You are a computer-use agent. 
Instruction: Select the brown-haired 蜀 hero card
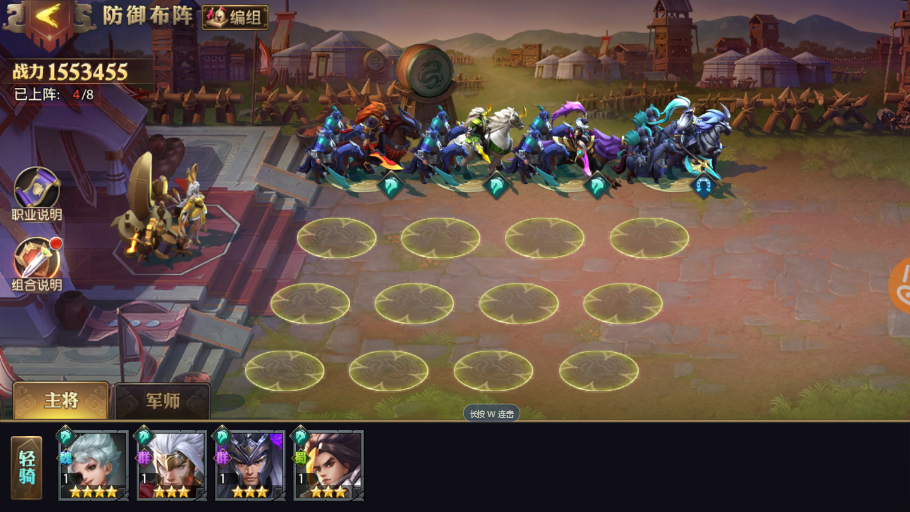tap(328, 465)
